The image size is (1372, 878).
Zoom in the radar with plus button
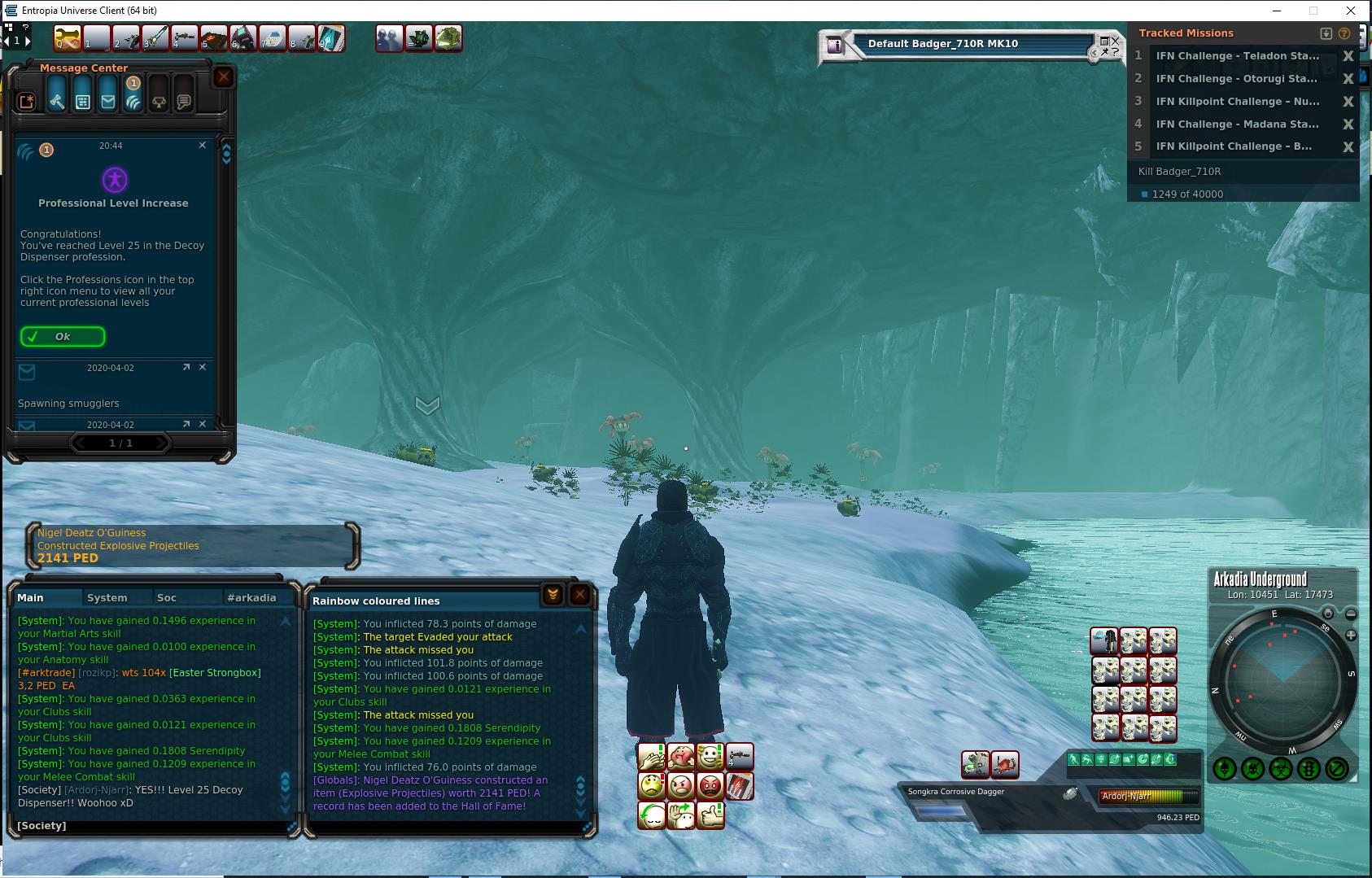pos(1351,635)
